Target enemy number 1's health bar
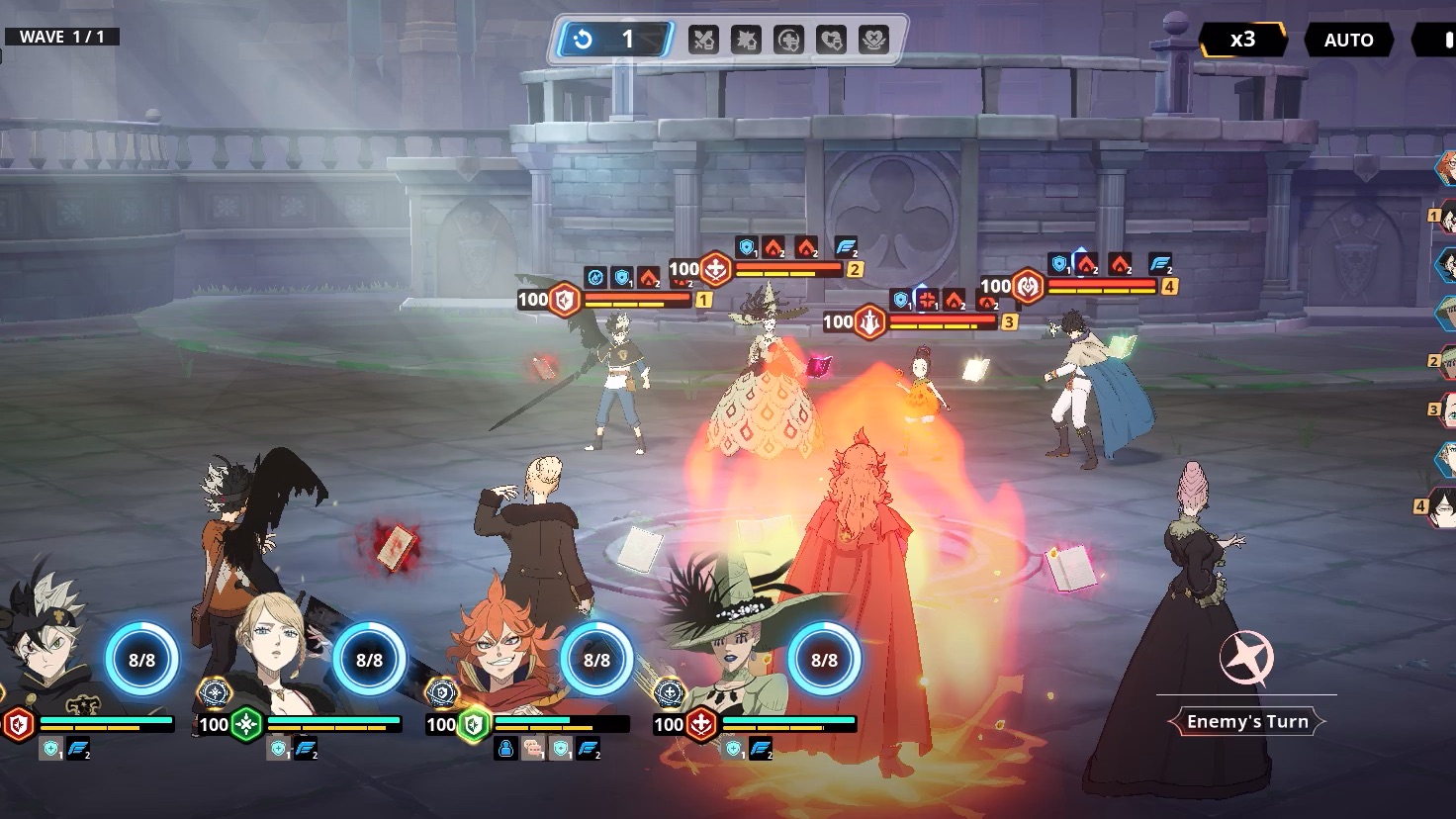This screenshot has width=1456, height=819. [637, 300]
